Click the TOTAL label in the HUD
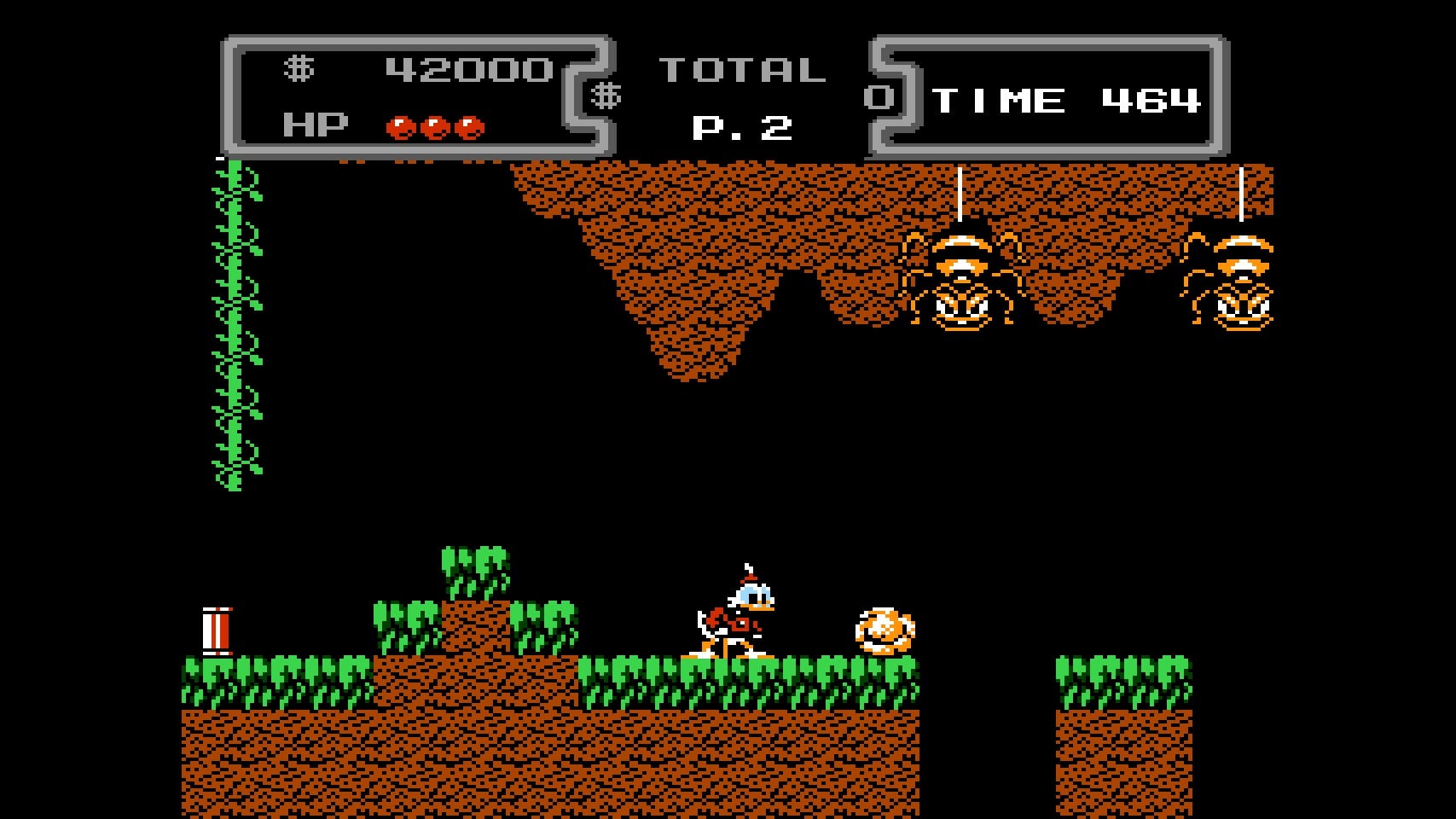Screen dimensions: 1456x819 (740, 70)
